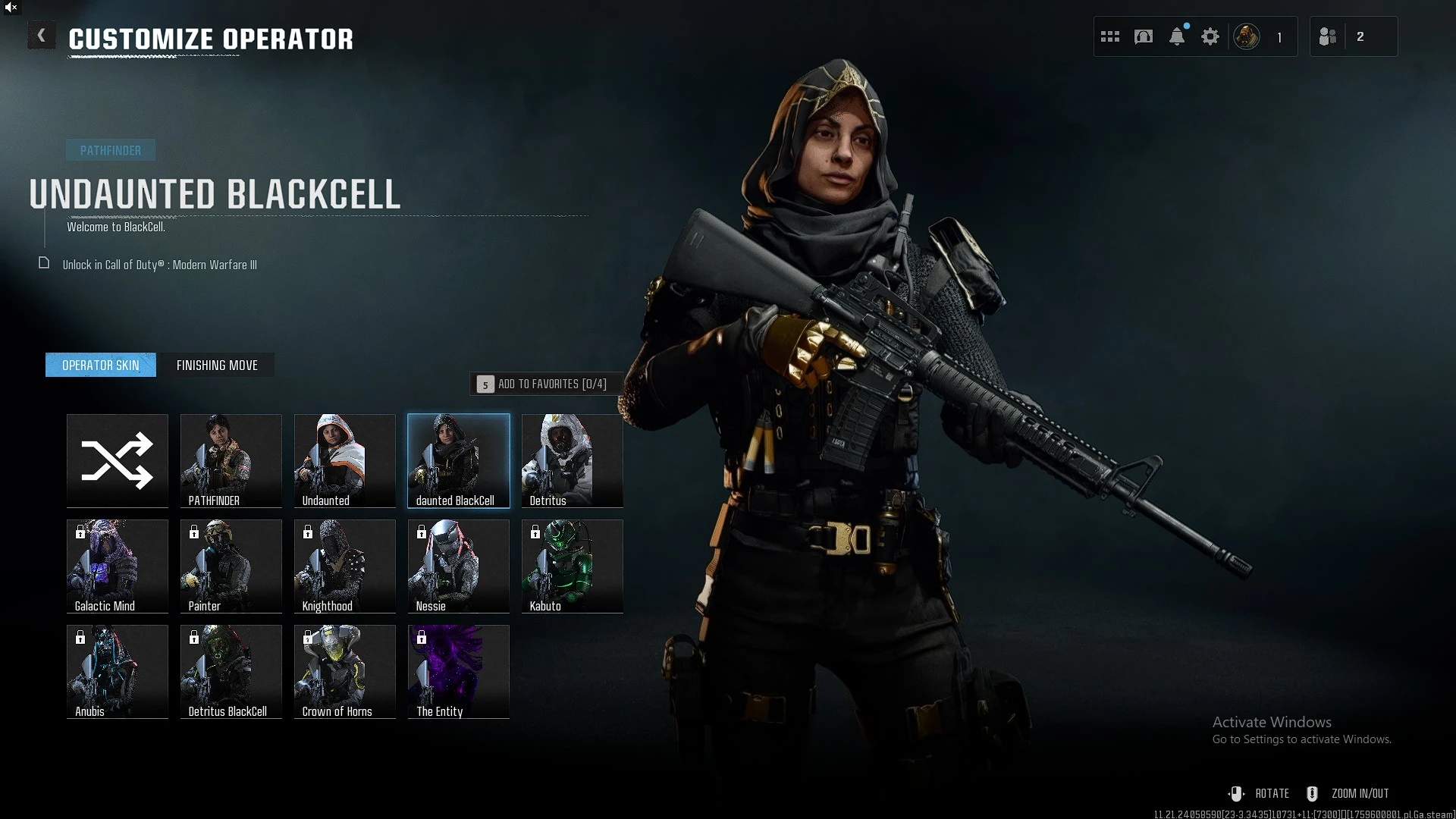The width and height of the screenshot is (1456, 819).
Task: Go back using the top-left arrow
Action: click(x=42, y=36)
